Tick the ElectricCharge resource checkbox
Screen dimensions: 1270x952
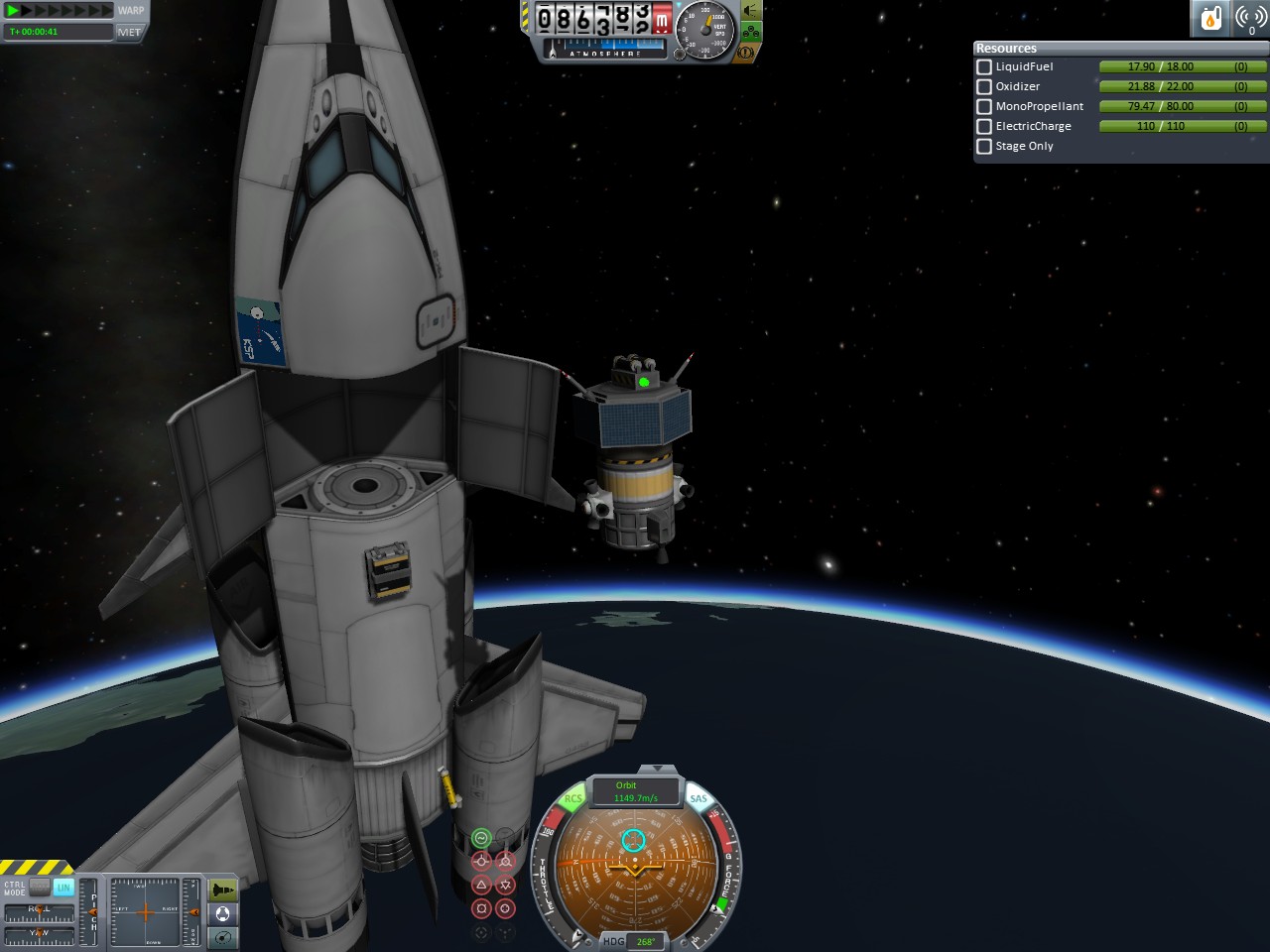[x=984, y=126]
